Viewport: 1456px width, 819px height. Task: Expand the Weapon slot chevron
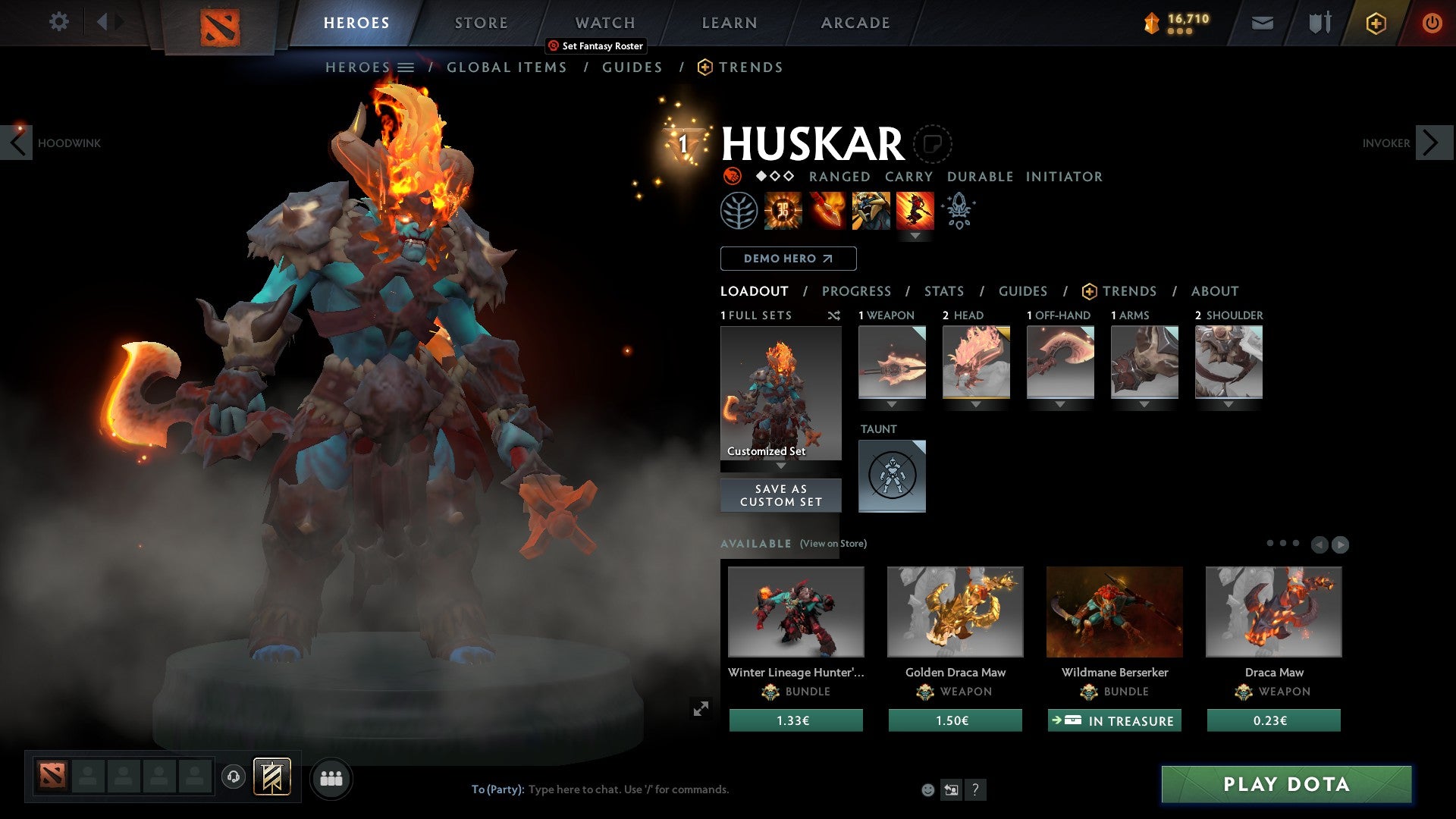coord(892,404)
